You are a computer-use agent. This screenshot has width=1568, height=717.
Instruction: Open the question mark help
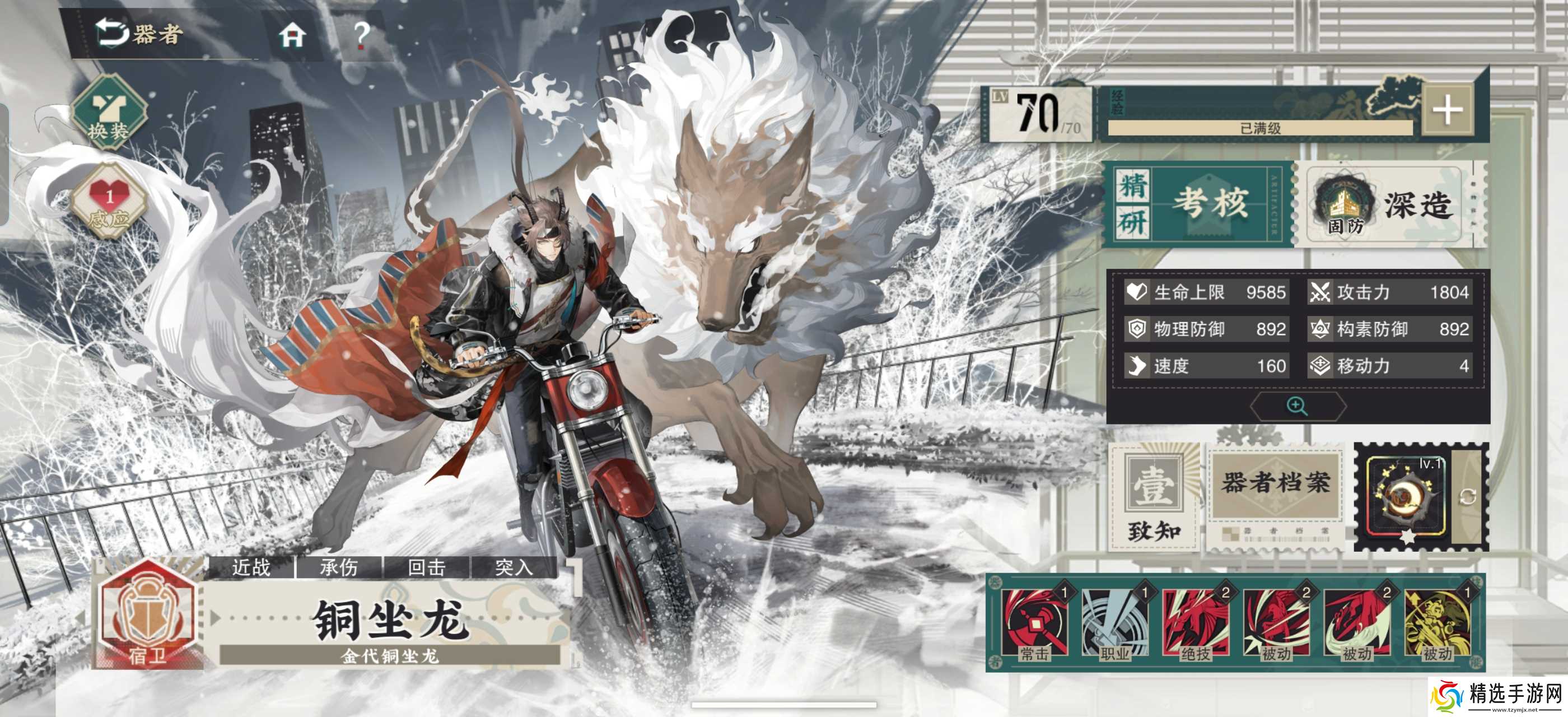(362, 35)
